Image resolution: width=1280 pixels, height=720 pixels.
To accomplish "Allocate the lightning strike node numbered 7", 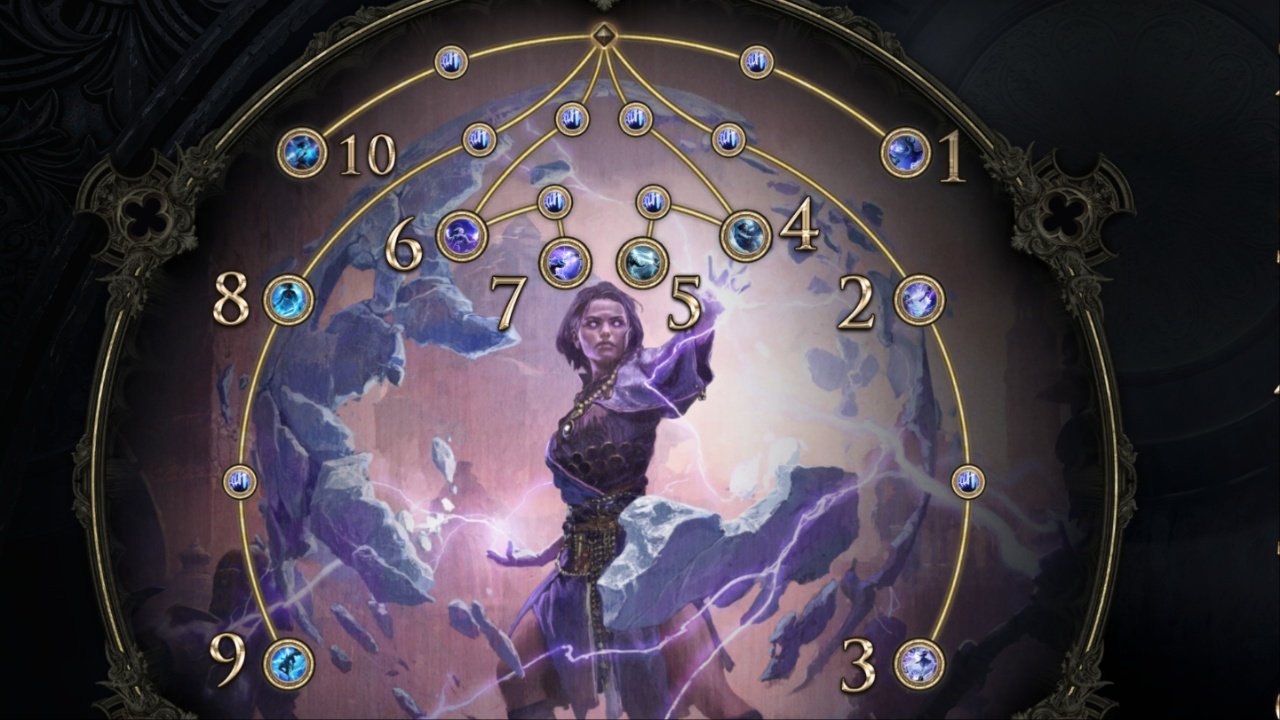I will (564, 263).
